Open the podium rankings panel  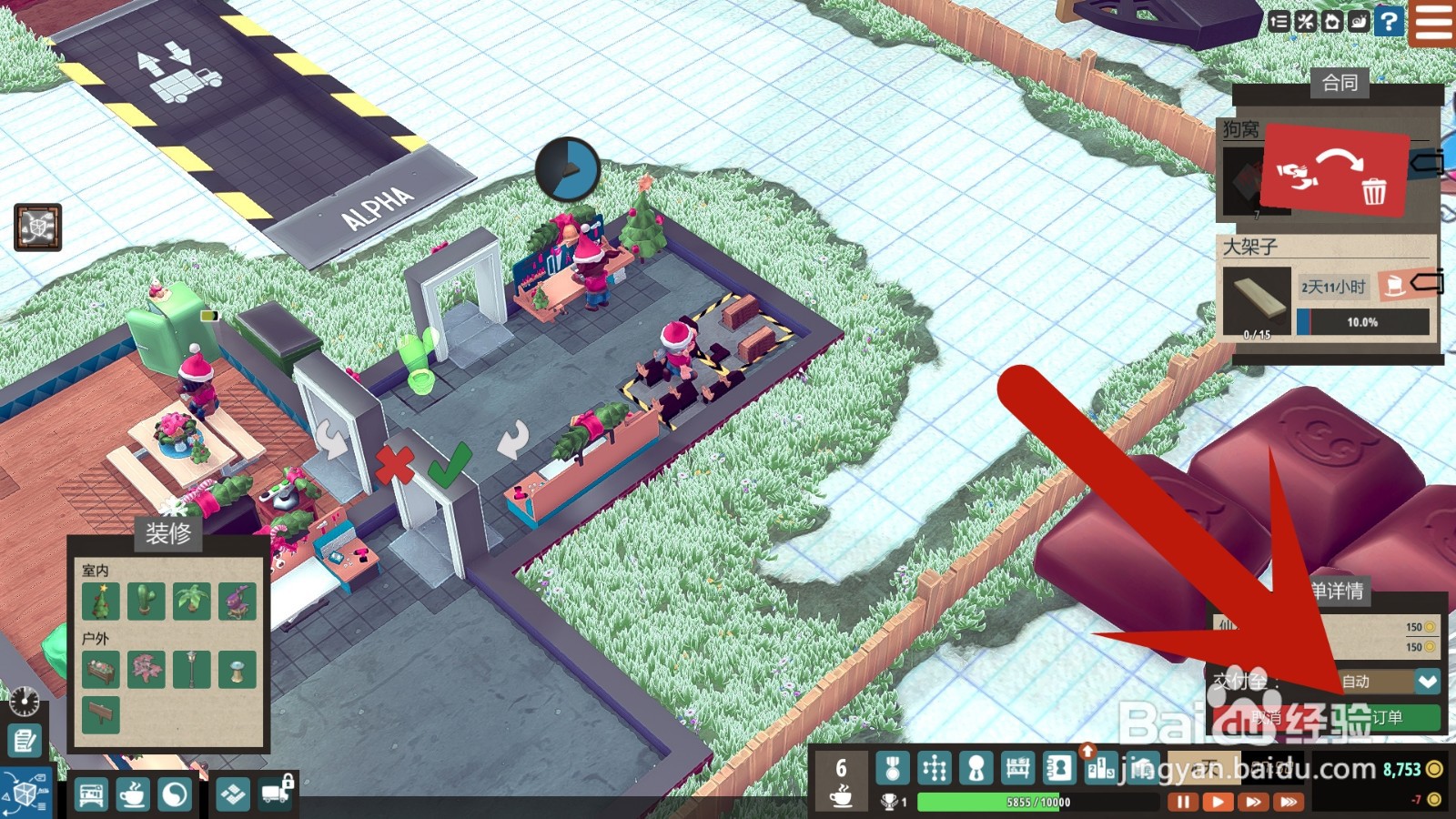click(x=1100, y=769)
